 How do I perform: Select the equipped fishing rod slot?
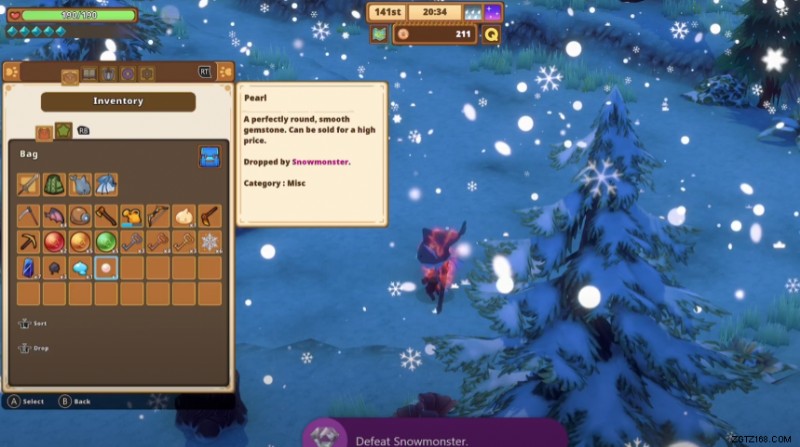(28, 185)
